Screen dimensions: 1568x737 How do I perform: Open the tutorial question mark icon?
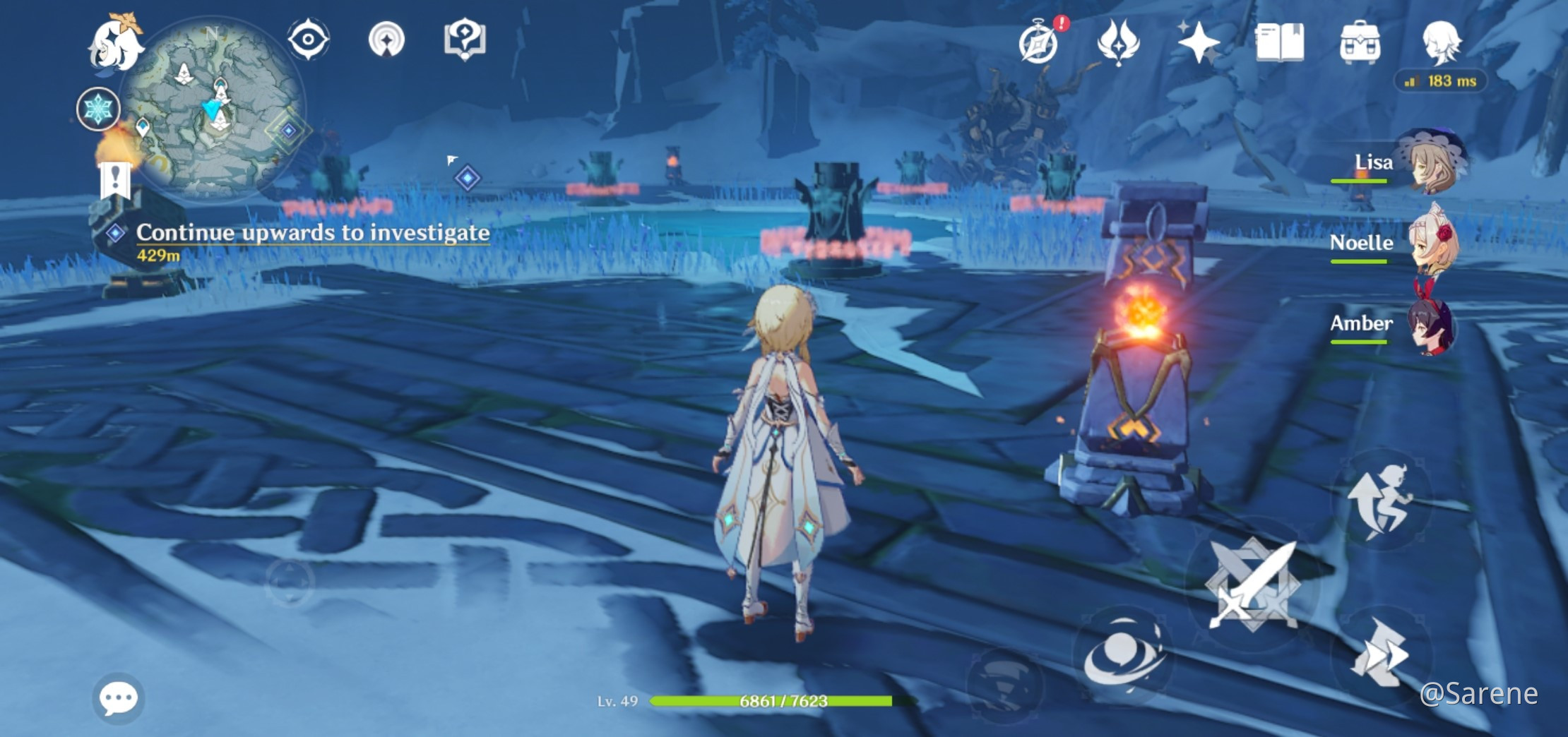coord(464,39)
